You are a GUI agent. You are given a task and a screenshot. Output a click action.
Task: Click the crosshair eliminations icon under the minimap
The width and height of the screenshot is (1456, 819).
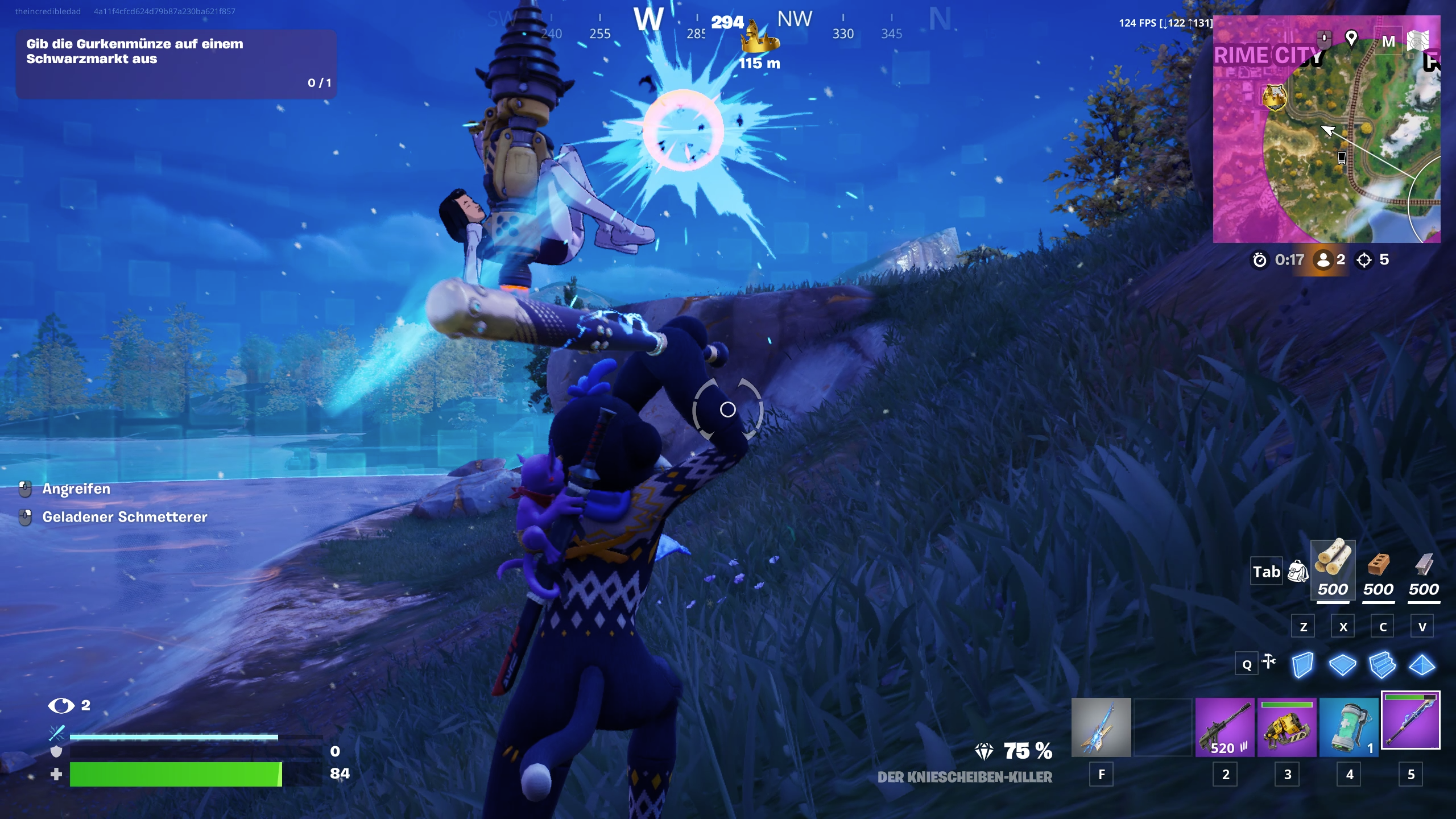coord(1365,260)
